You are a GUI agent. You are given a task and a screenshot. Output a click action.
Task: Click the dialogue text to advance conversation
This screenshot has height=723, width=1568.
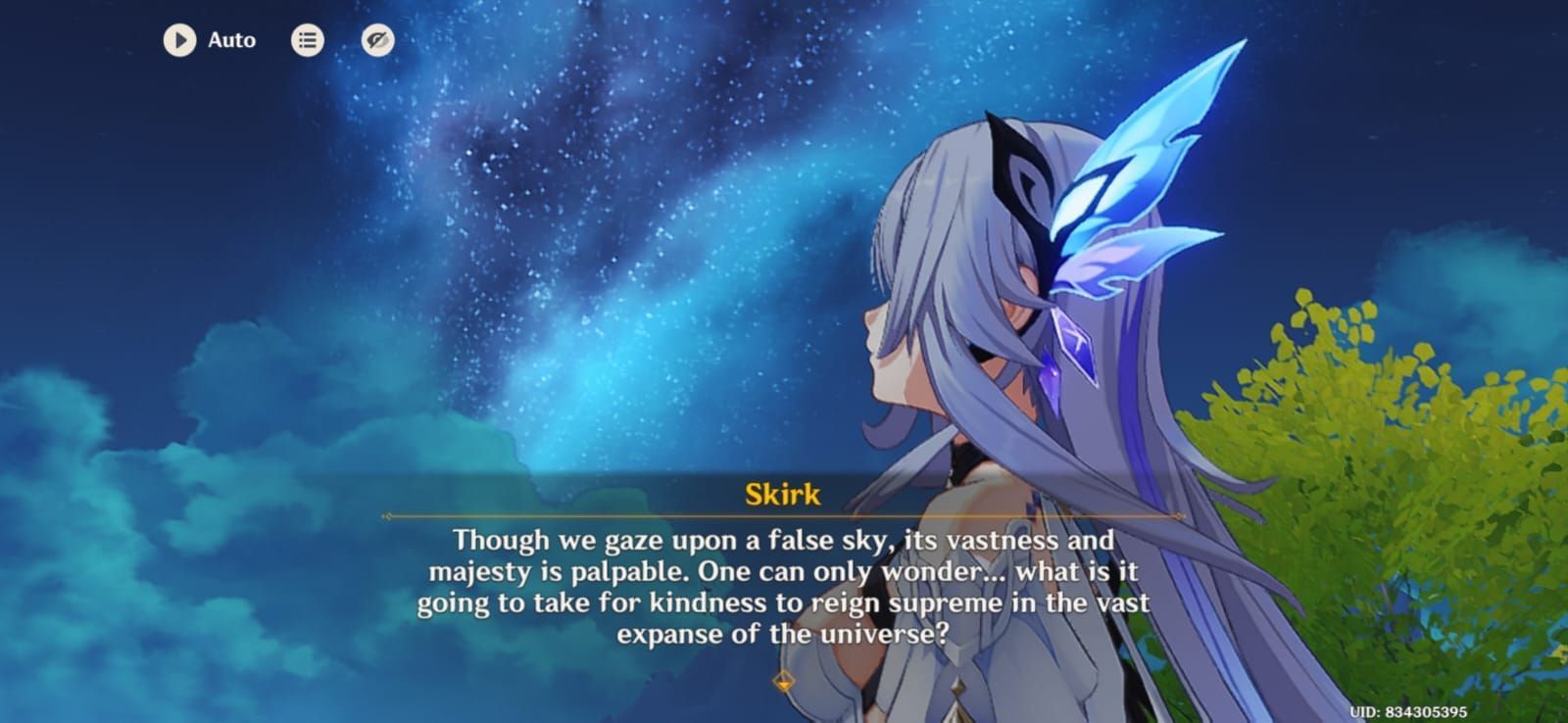pyautogui.click(x=782, y=588)
